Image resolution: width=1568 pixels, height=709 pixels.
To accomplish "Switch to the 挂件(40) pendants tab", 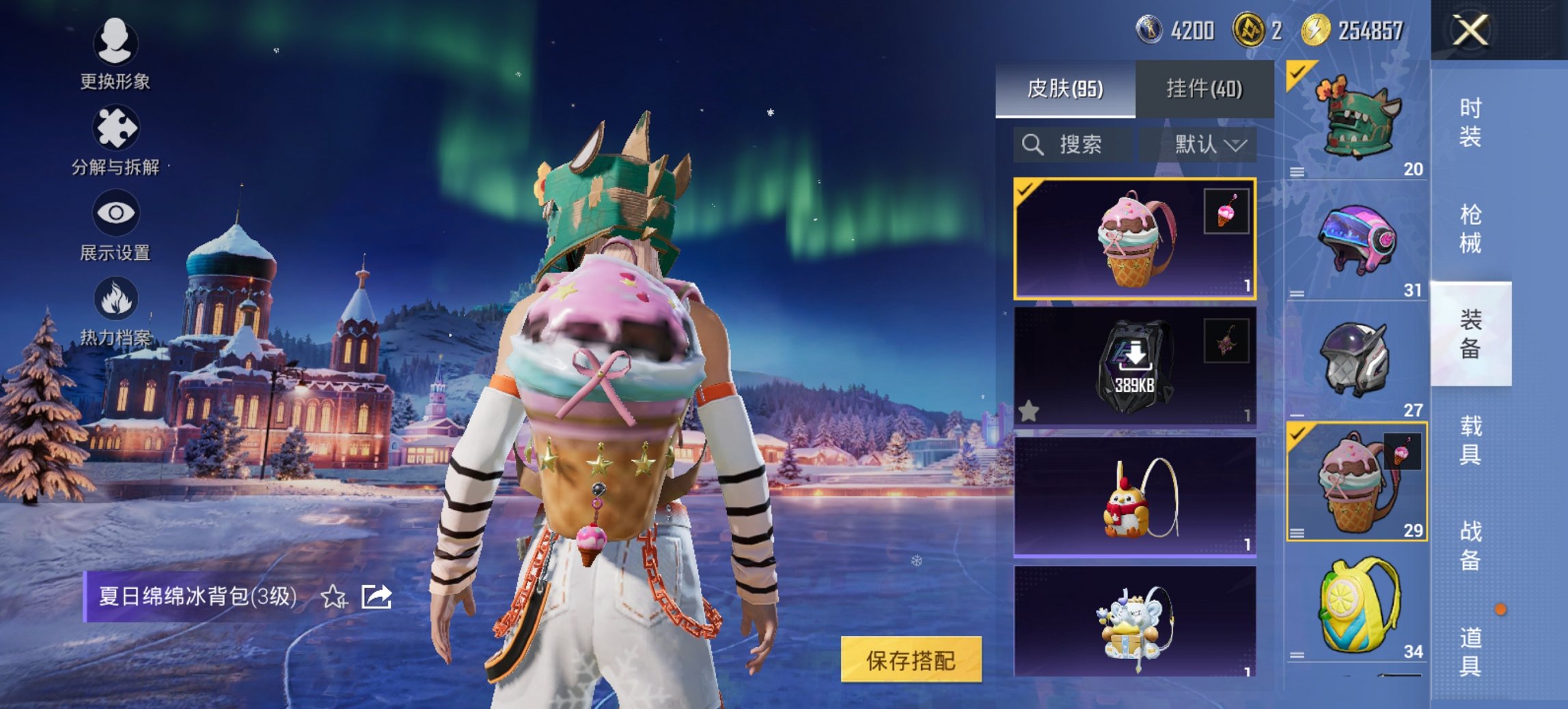I will coord(1204,89).
